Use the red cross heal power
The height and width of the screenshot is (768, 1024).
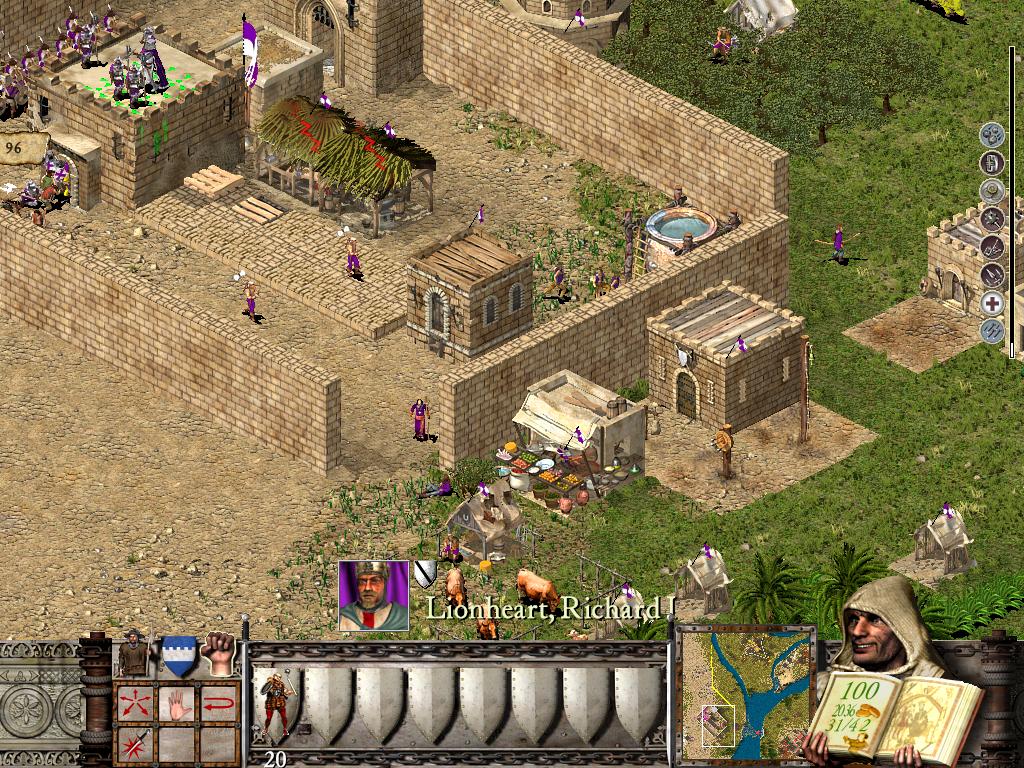click(992, 303)
